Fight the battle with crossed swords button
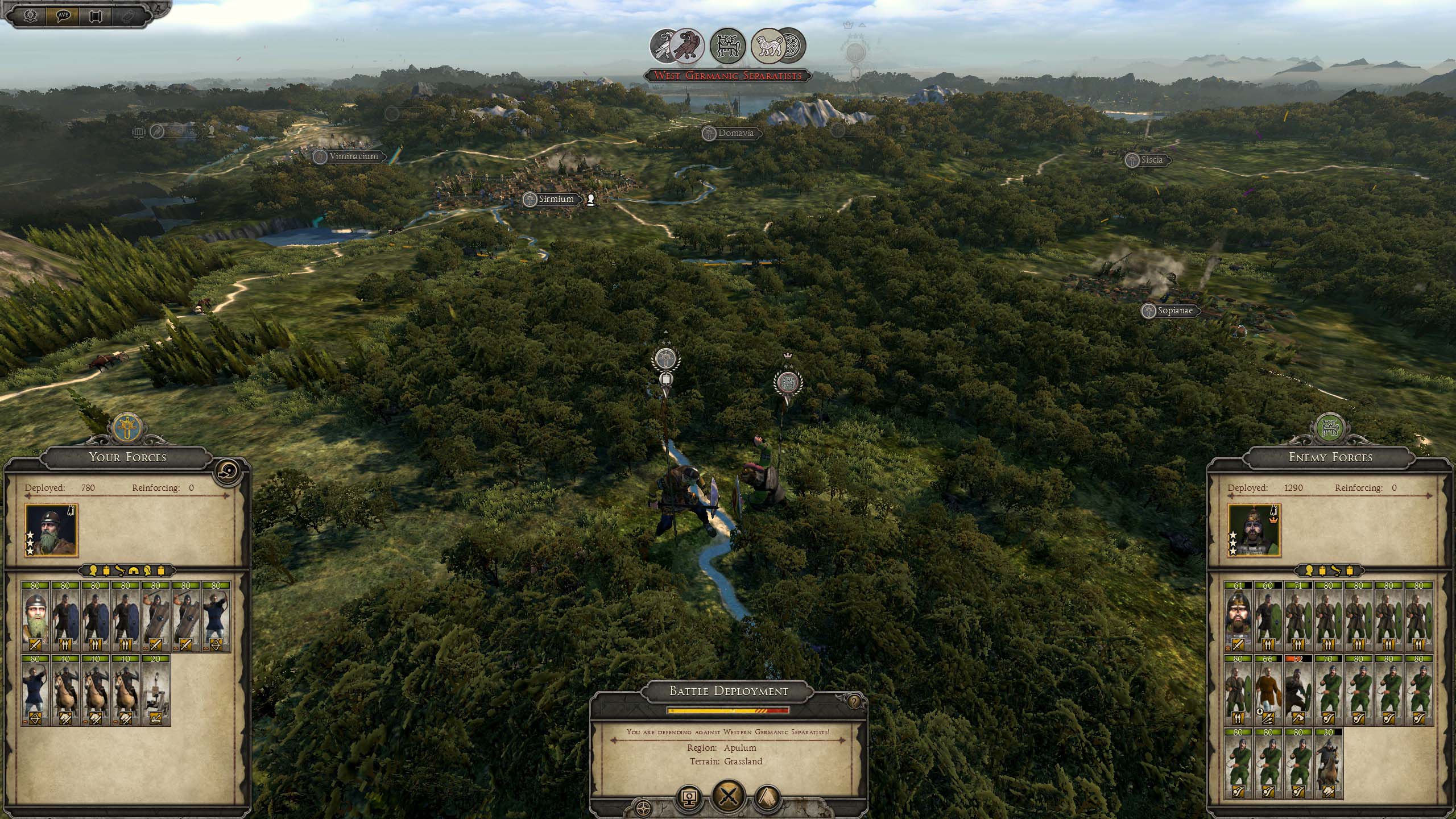 point(728,797)
